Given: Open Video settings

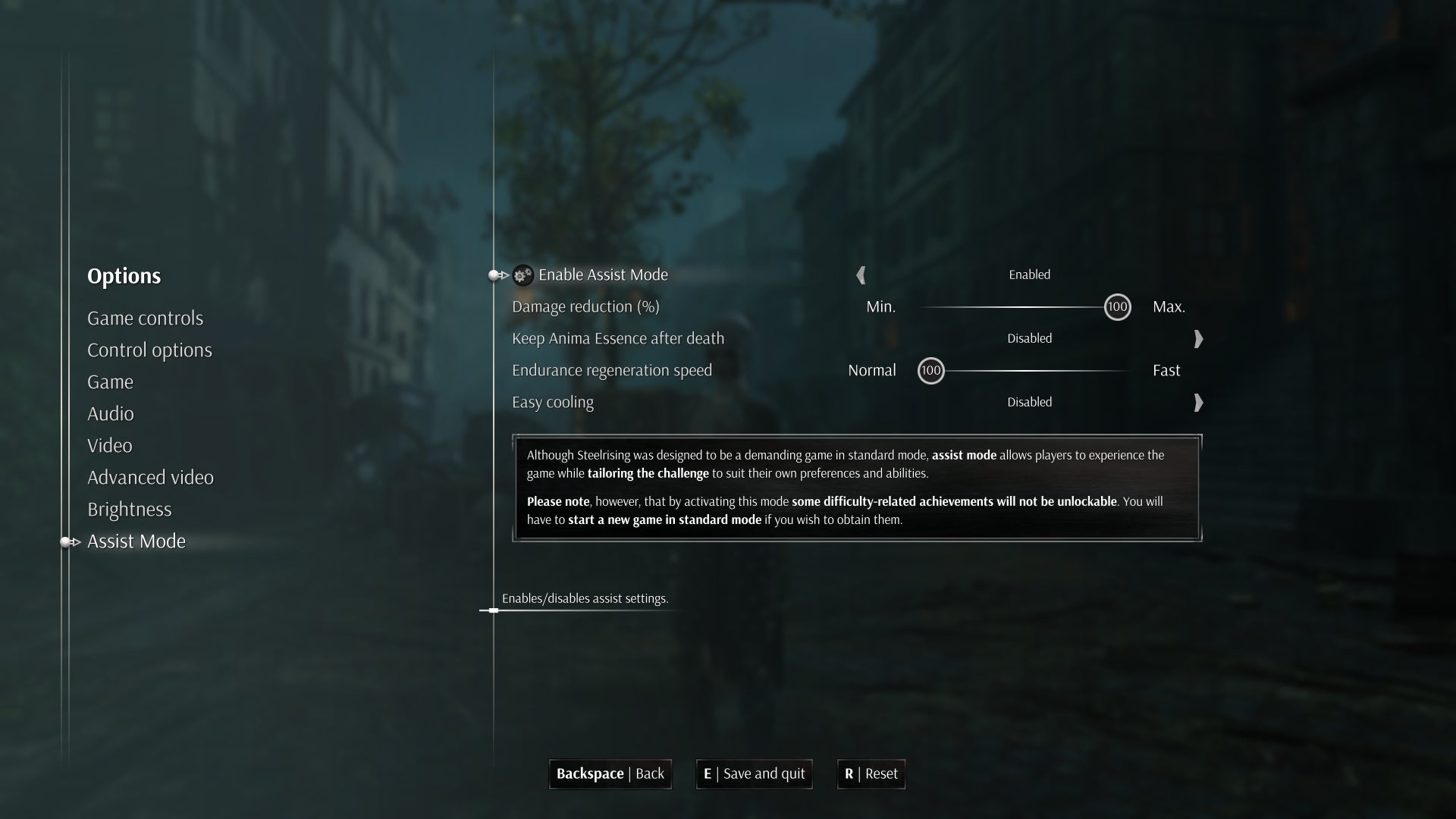Looking at the screenshot, I should 109,446.
